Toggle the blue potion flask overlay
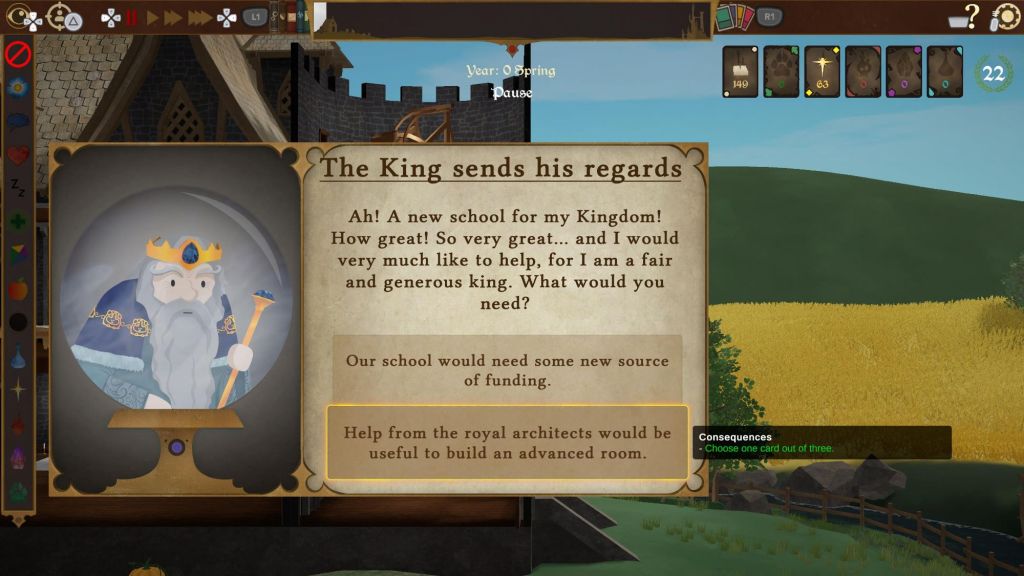 pyautogui.click(x=18, y=356)
